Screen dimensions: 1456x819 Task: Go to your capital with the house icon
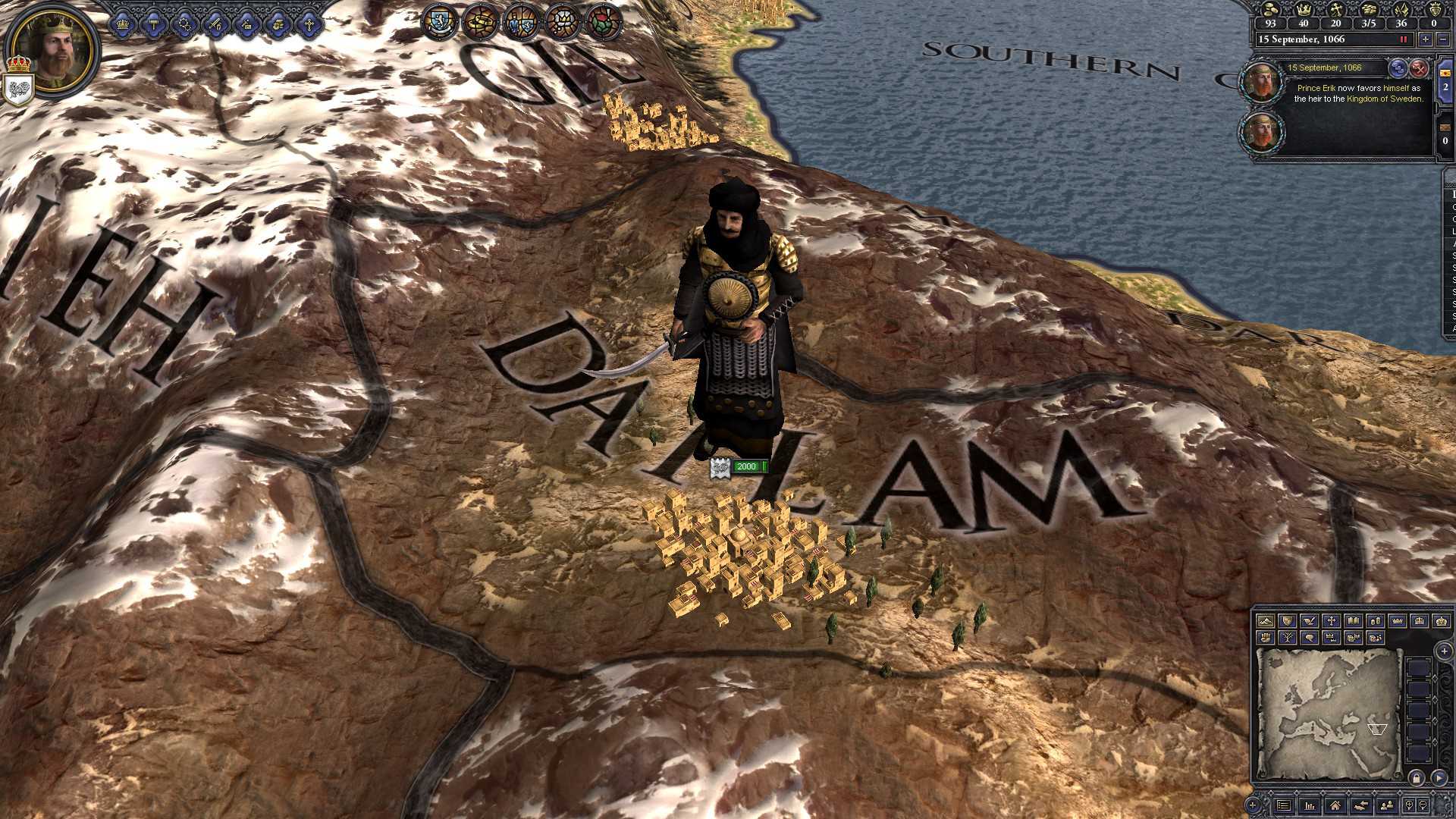coord(1335,805)
